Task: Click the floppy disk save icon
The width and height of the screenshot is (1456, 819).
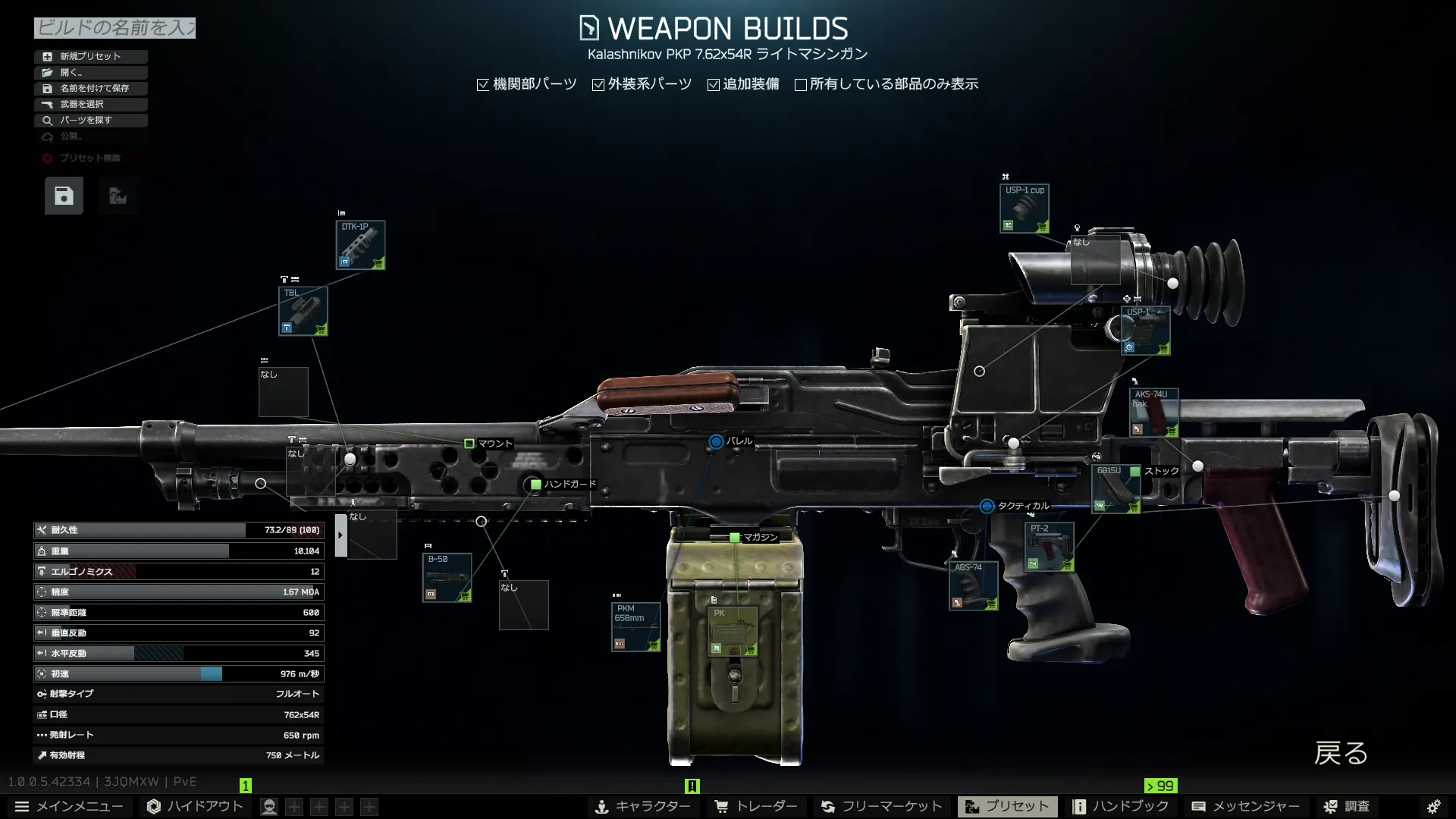Action: point(64,196)
